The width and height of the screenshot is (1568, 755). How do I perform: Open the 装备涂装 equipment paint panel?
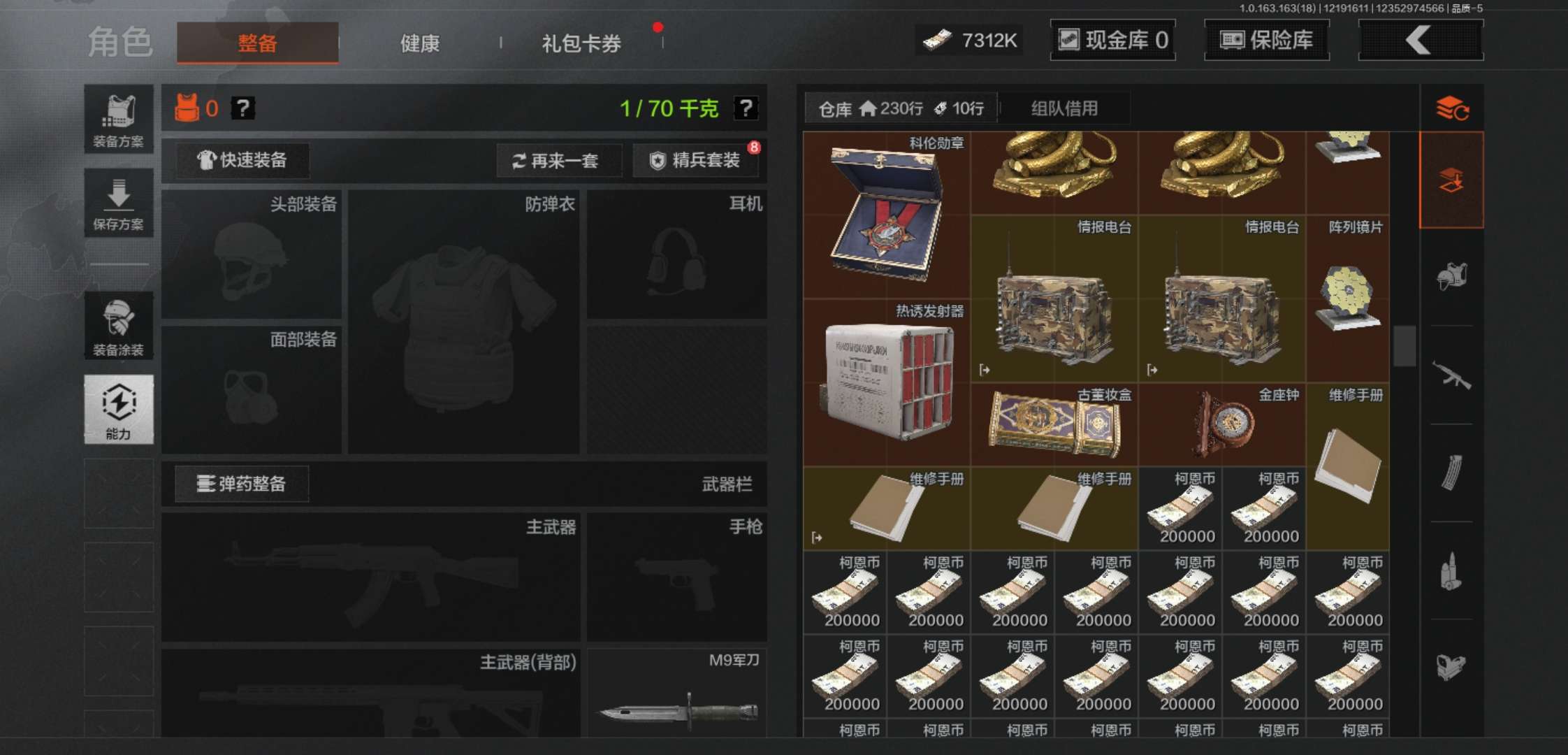coord(118,326)
